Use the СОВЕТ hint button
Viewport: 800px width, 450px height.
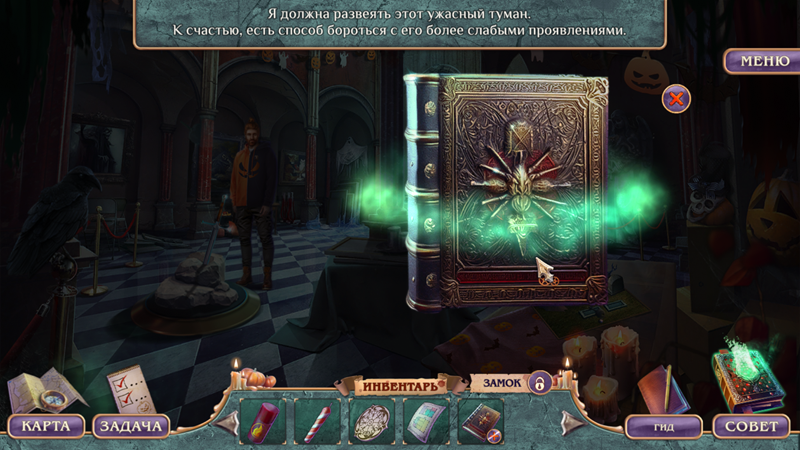[x=750, y=426]
